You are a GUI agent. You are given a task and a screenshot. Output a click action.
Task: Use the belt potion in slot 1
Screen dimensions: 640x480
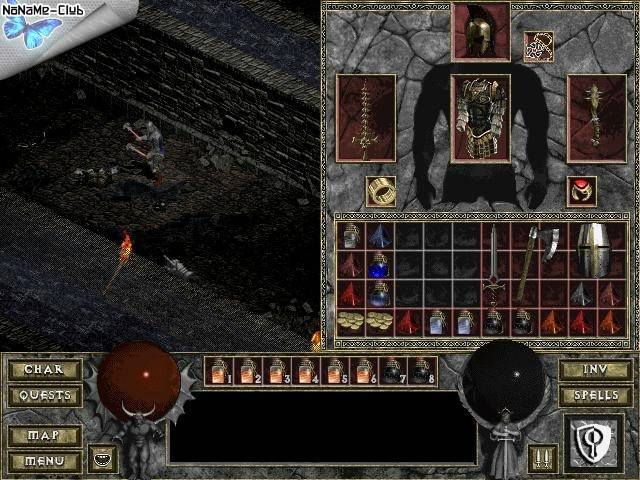point(217,371)
